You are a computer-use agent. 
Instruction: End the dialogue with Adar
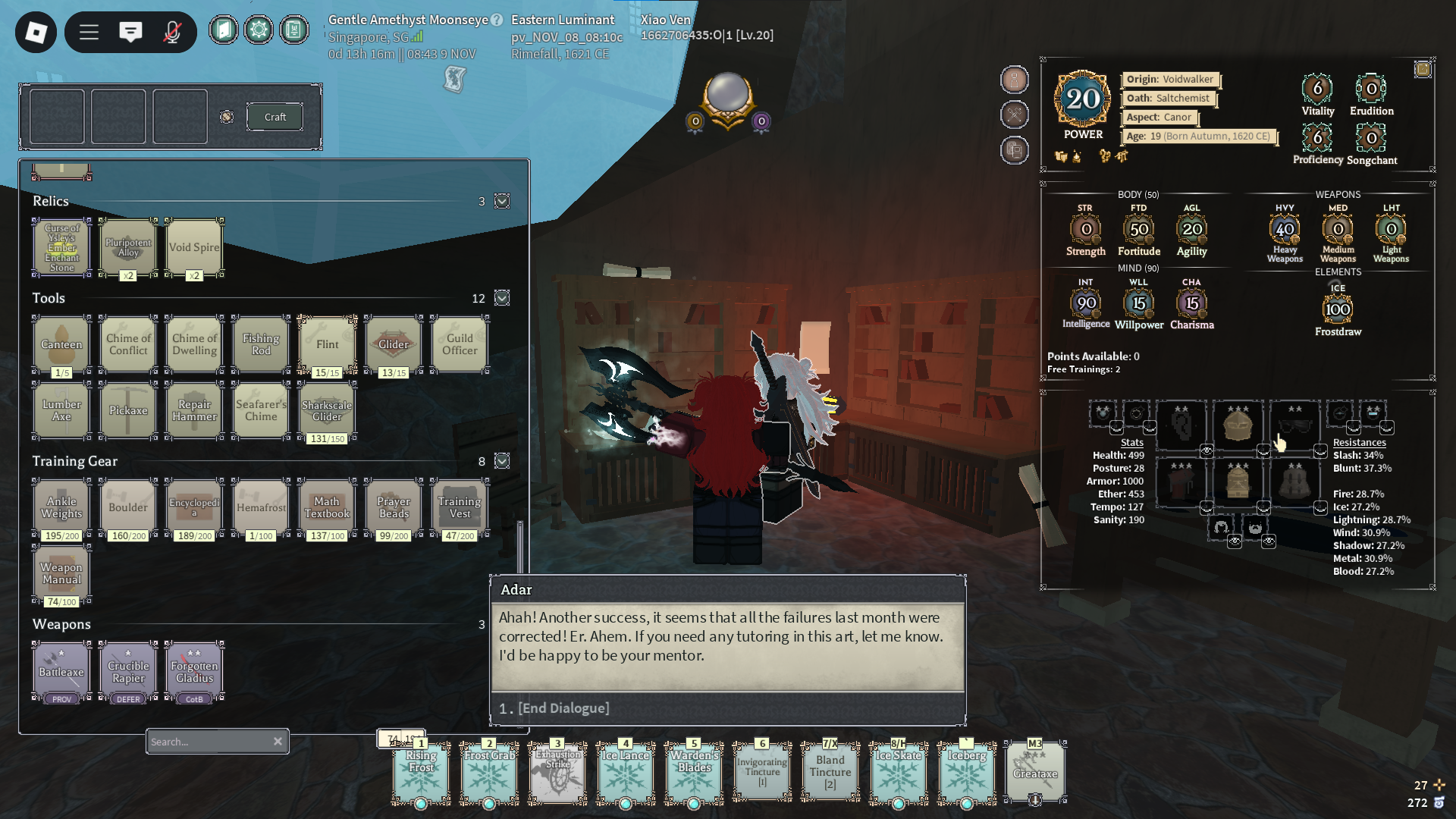[563, 708]
